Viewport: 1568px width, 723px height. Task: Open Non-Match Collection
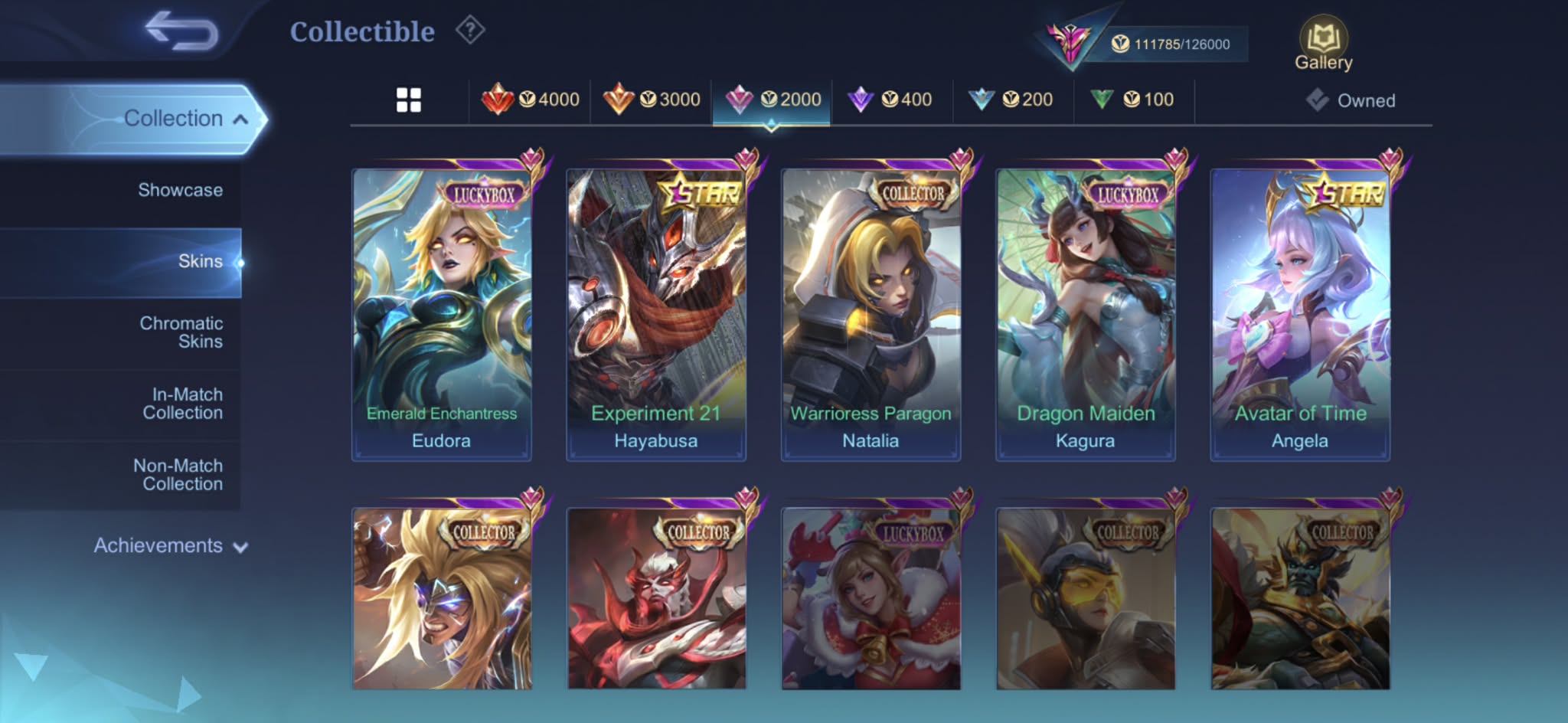coord(178,475)
